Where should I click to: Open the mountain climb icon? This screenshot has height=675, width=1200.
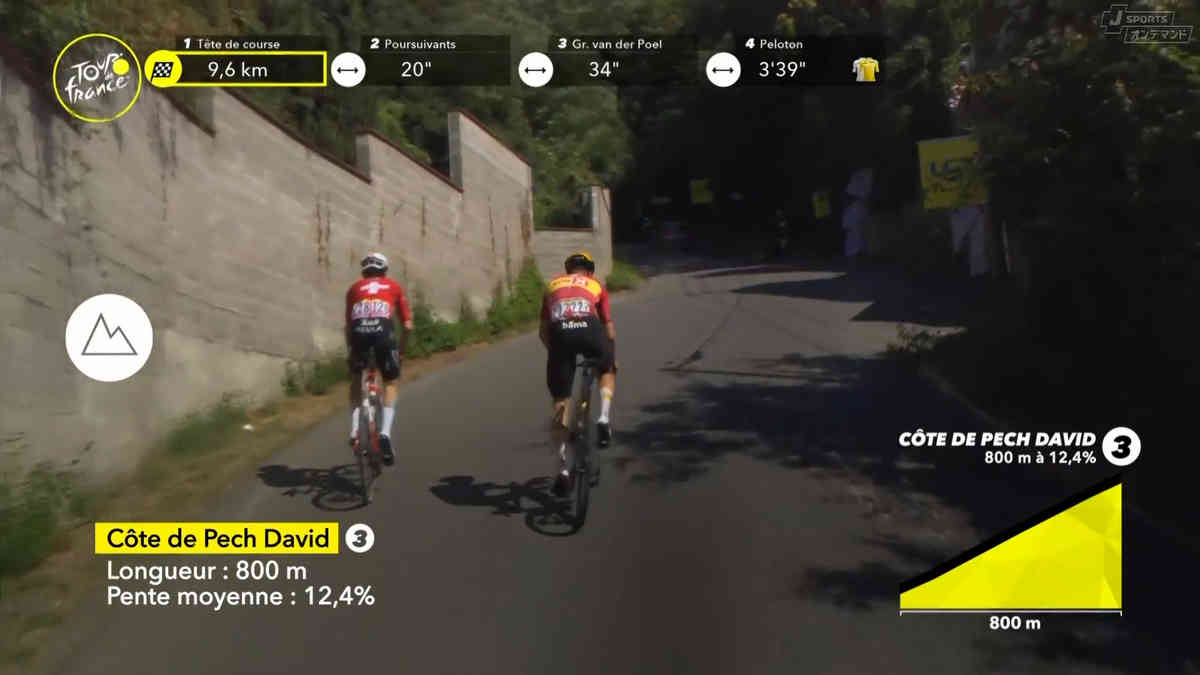(109, 337)
